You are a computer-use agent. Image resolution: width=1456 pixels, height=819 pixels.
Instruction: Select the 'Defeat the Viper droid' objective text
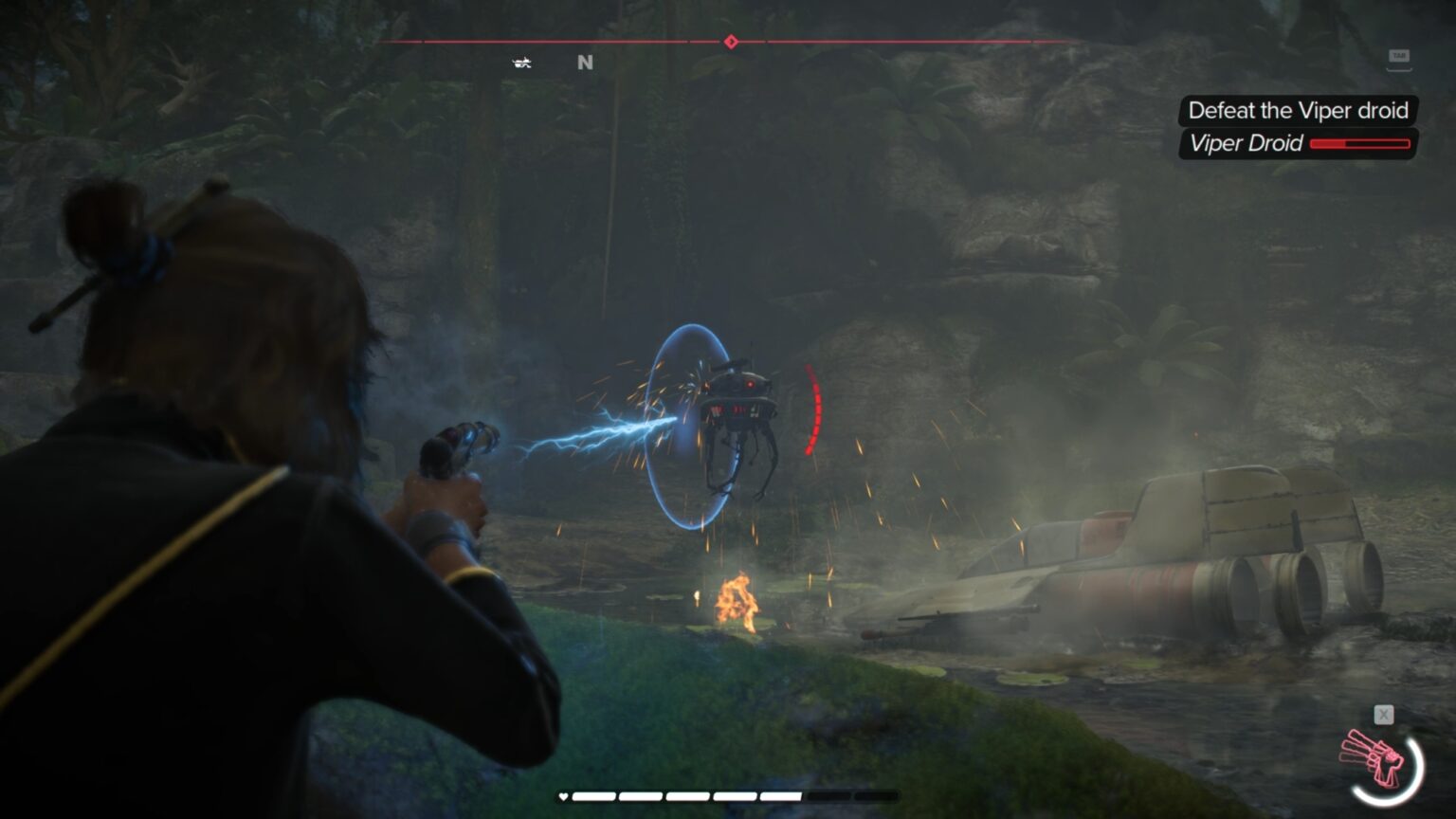click(1298, 111)
